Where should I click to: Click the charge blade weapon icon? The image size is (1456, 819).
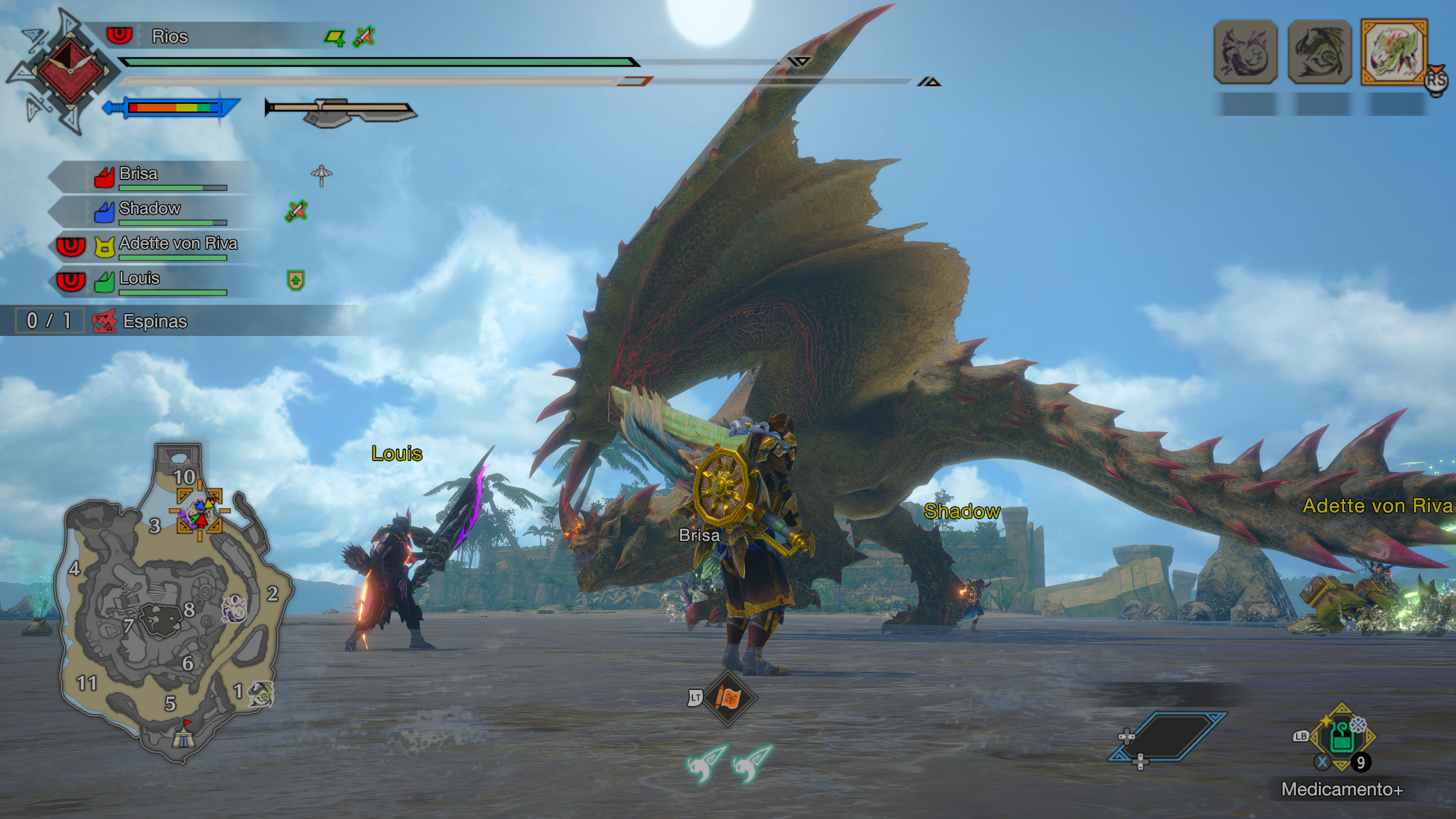coord(341,111)
